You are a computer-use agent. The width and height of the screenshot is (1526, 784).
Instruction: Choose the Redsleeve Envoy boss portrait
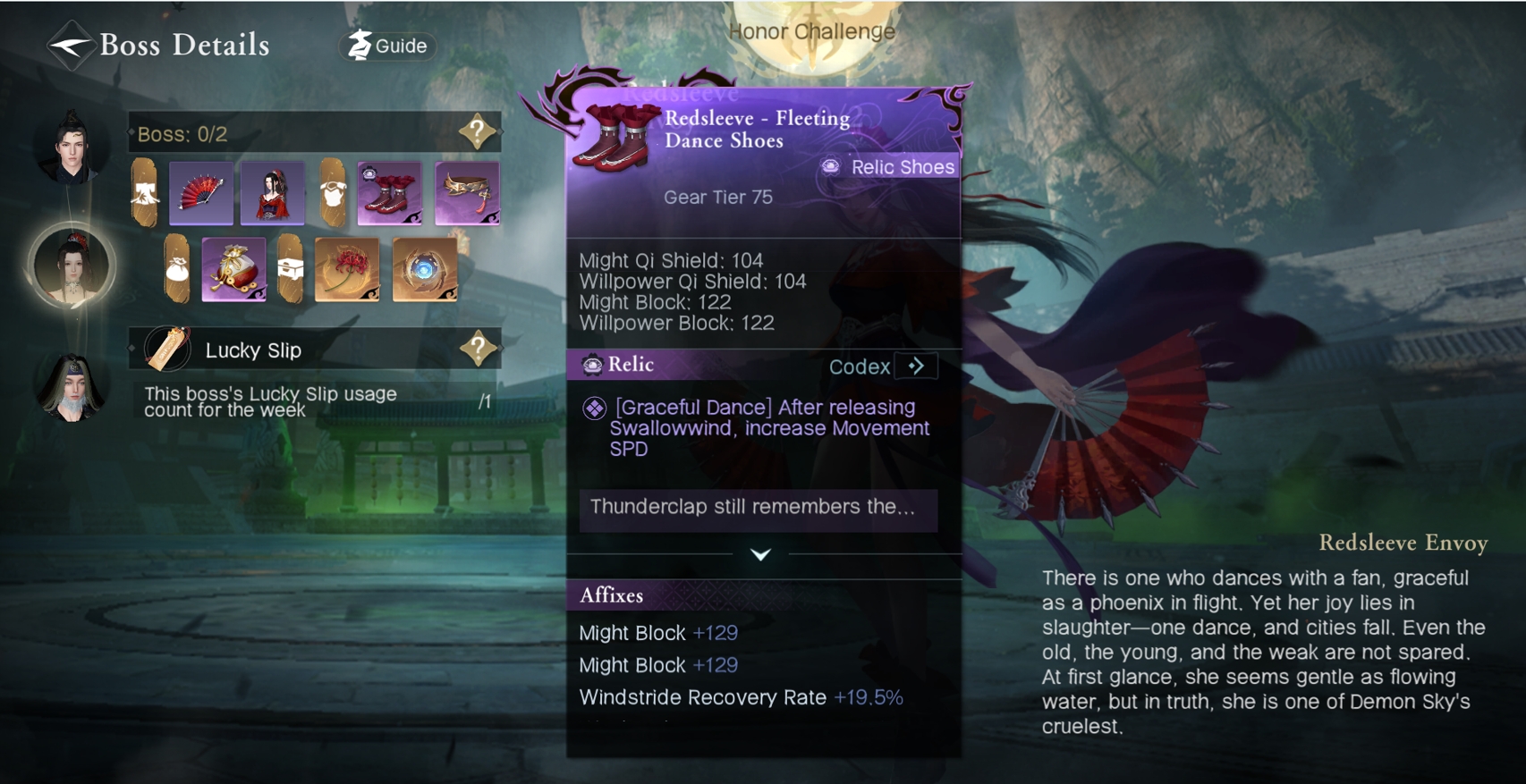pyautogui.click(x=72, y=266)
